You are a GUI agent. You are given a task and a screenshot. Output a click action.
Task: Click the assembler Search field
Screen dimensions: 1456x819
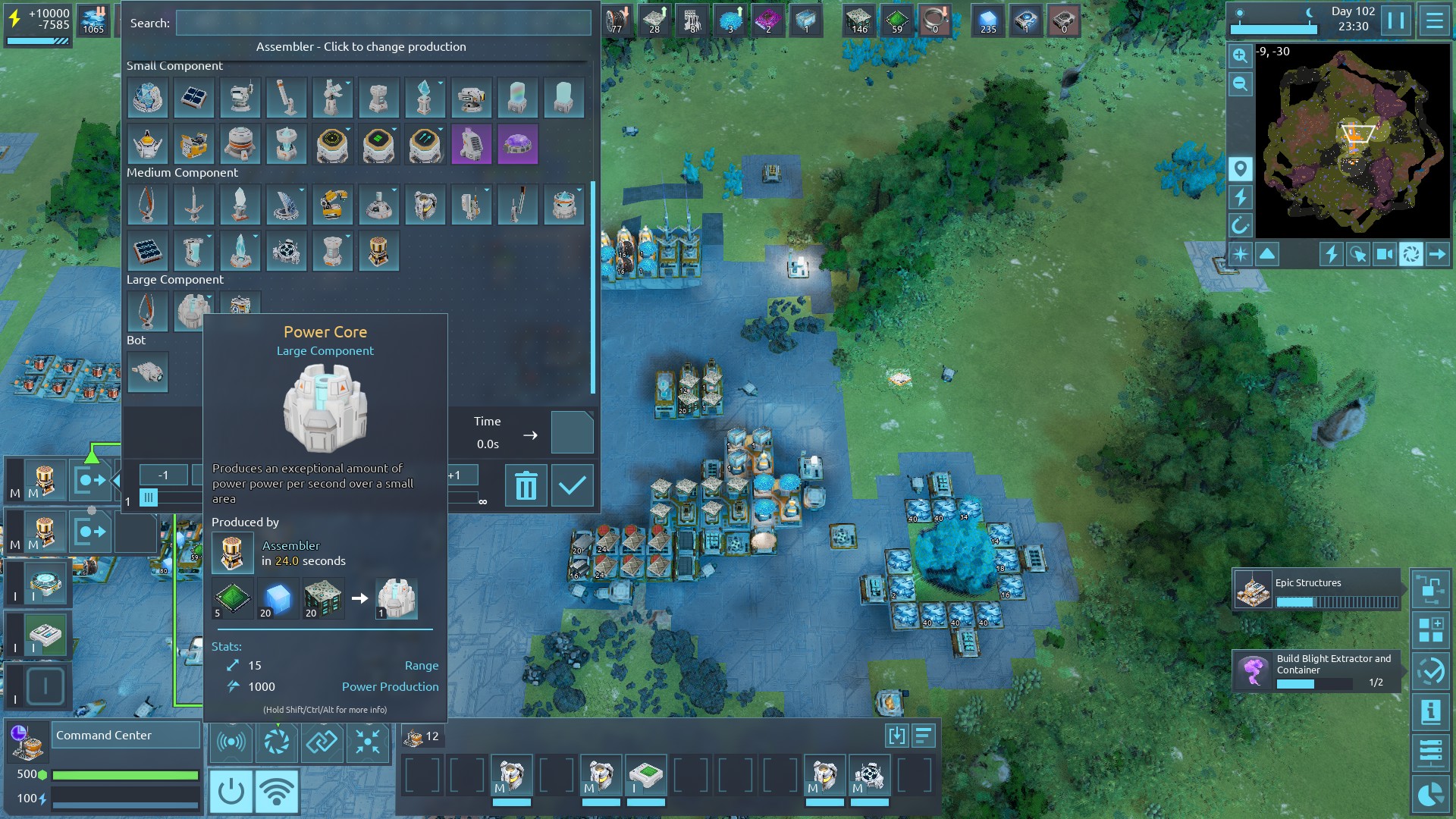(x=383, y=23)
